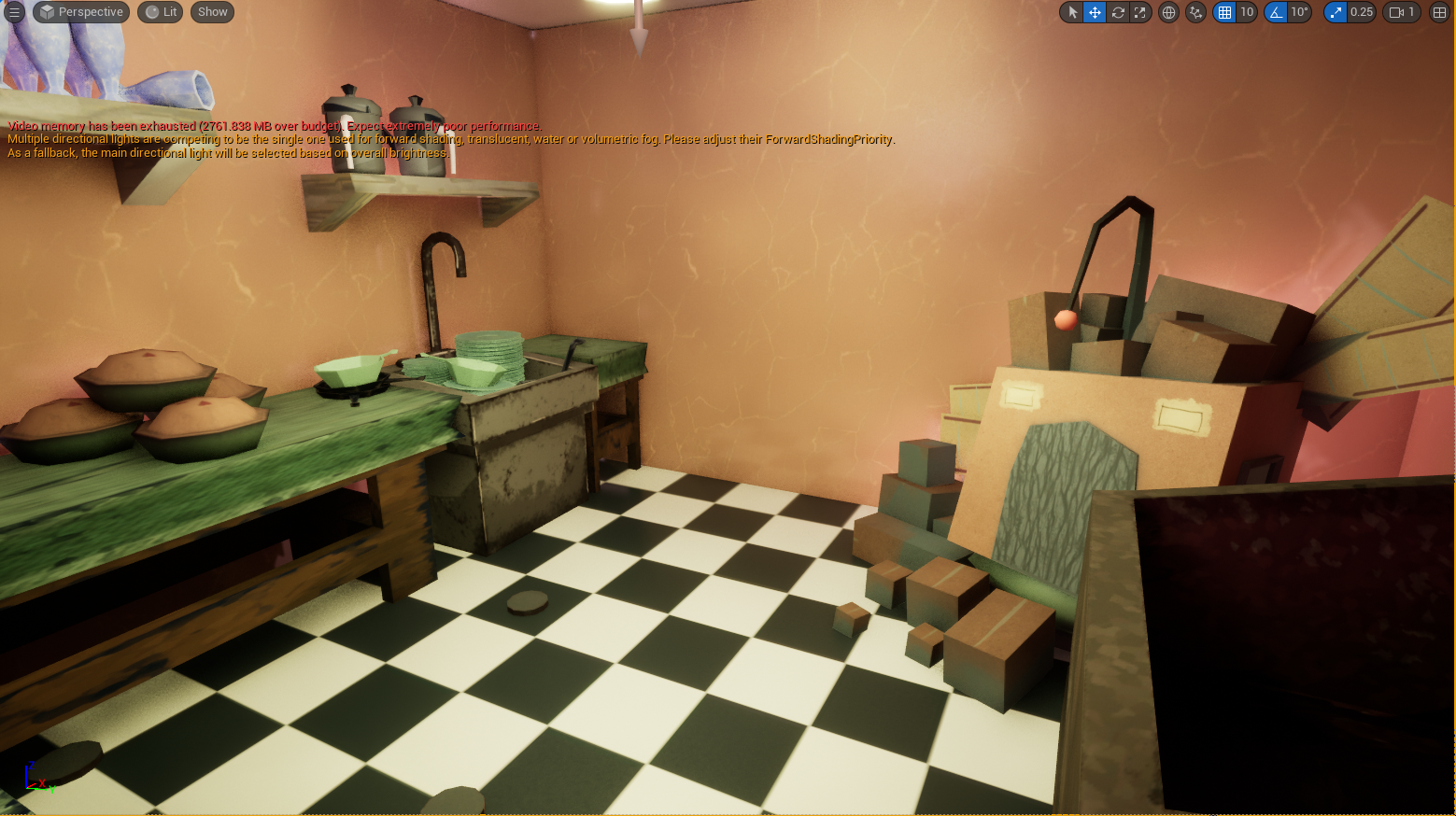
Task: Switch to the rotate tool
Action: 1118,12
